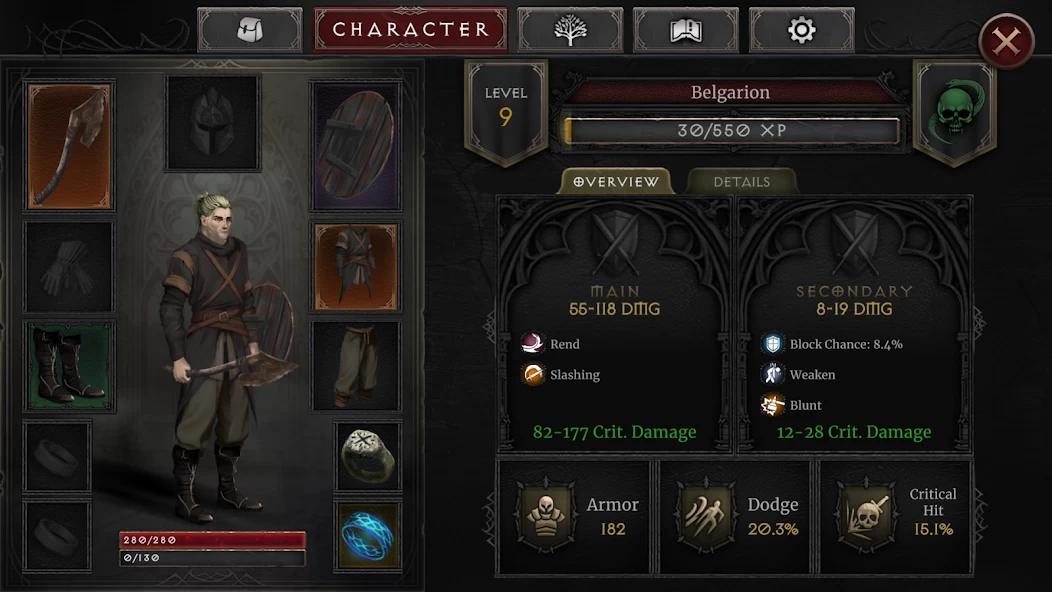Viewport: 1052px width, 592px height.
Task: Open the journal book tab
Action: click(x=686, y=30)
